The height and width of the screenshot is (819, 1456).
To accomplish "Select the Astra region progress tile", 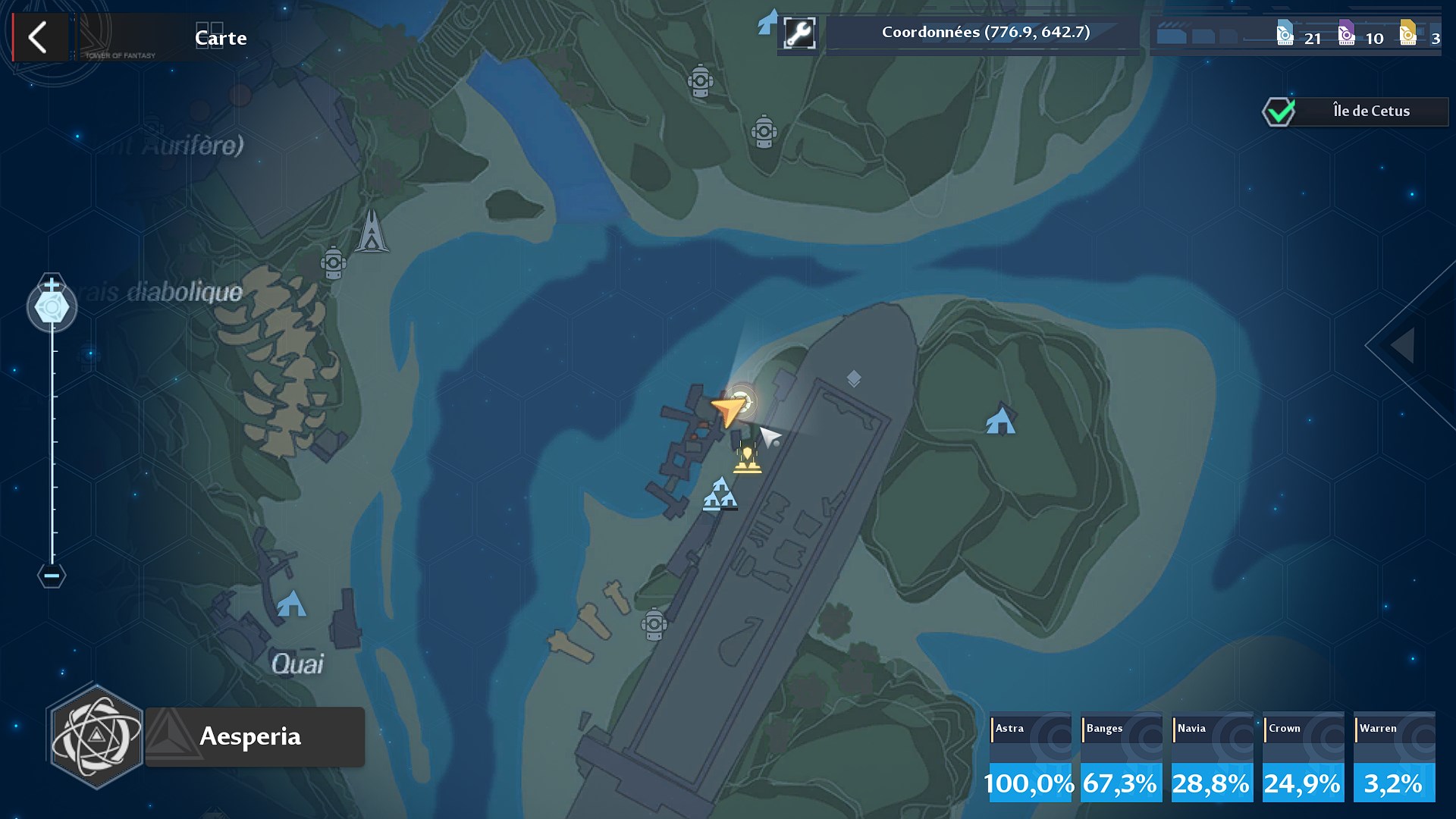I will coord(1030,757).
